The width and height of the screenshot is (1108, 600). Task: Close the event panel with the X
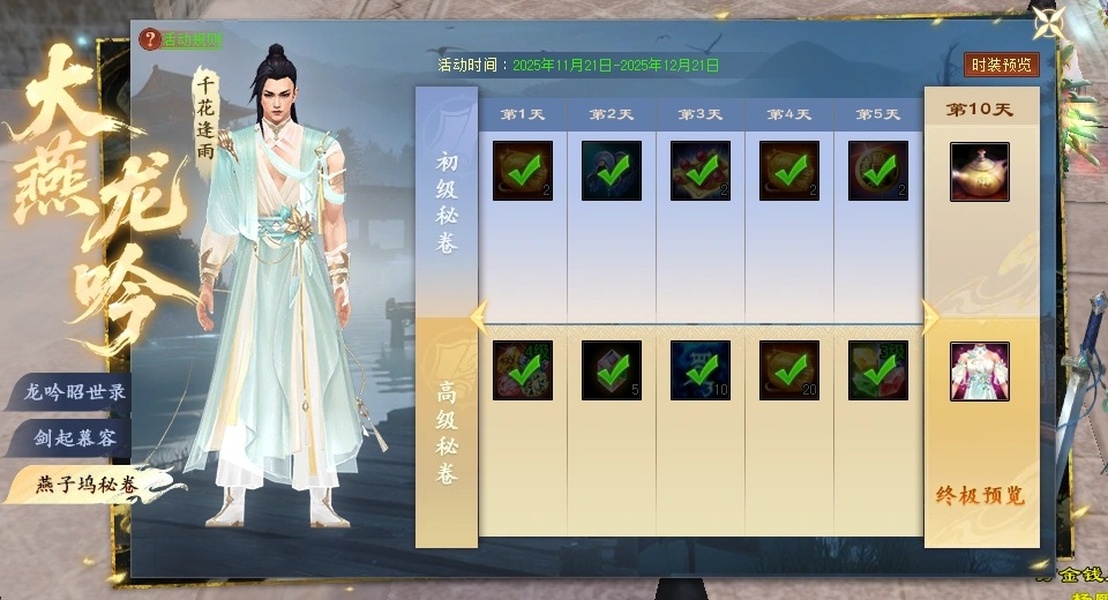click(x=1049, y=26)
